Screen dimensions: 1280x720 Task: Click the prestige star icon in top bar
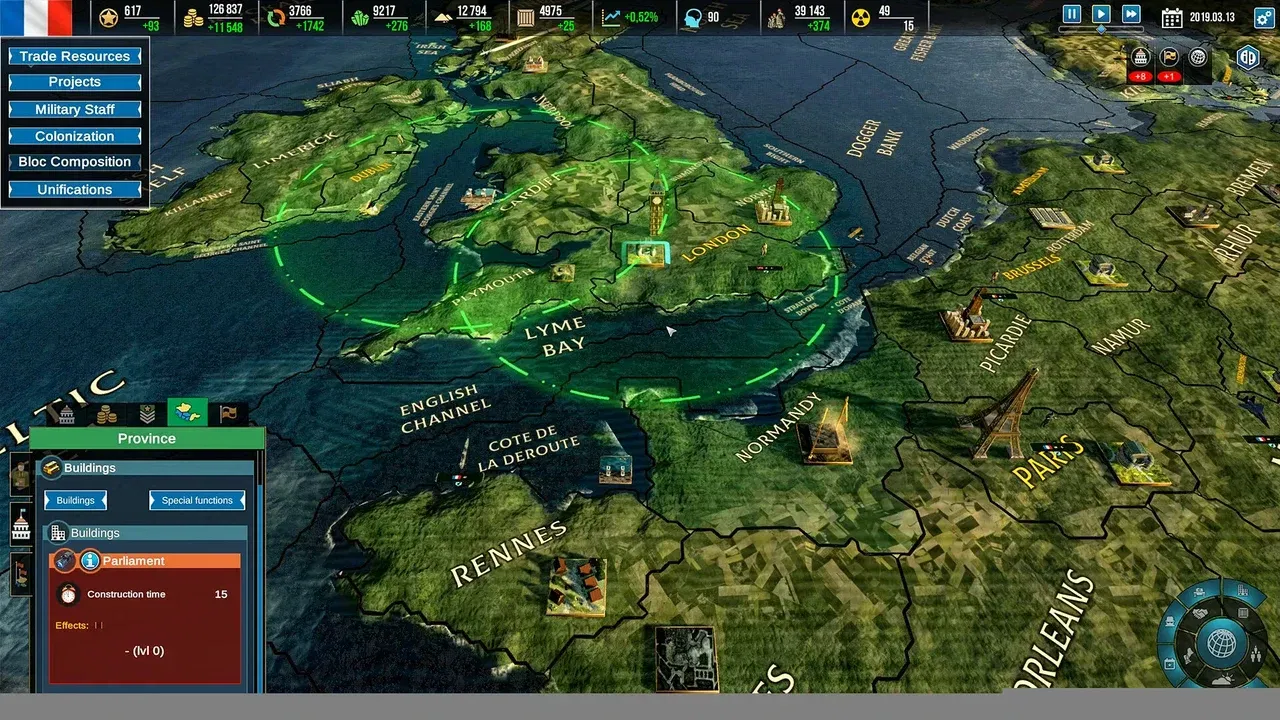click(x=106, y=15)
